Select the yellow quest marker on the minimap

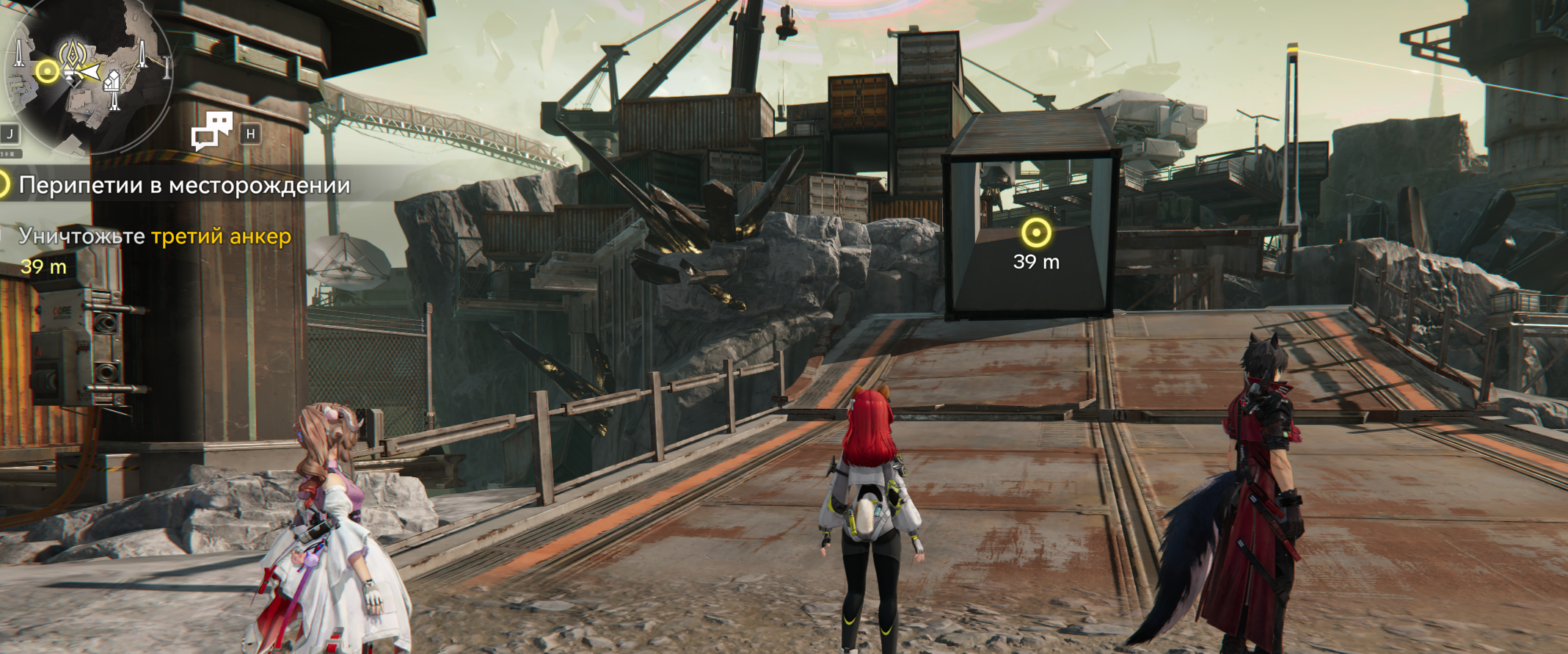48,71
